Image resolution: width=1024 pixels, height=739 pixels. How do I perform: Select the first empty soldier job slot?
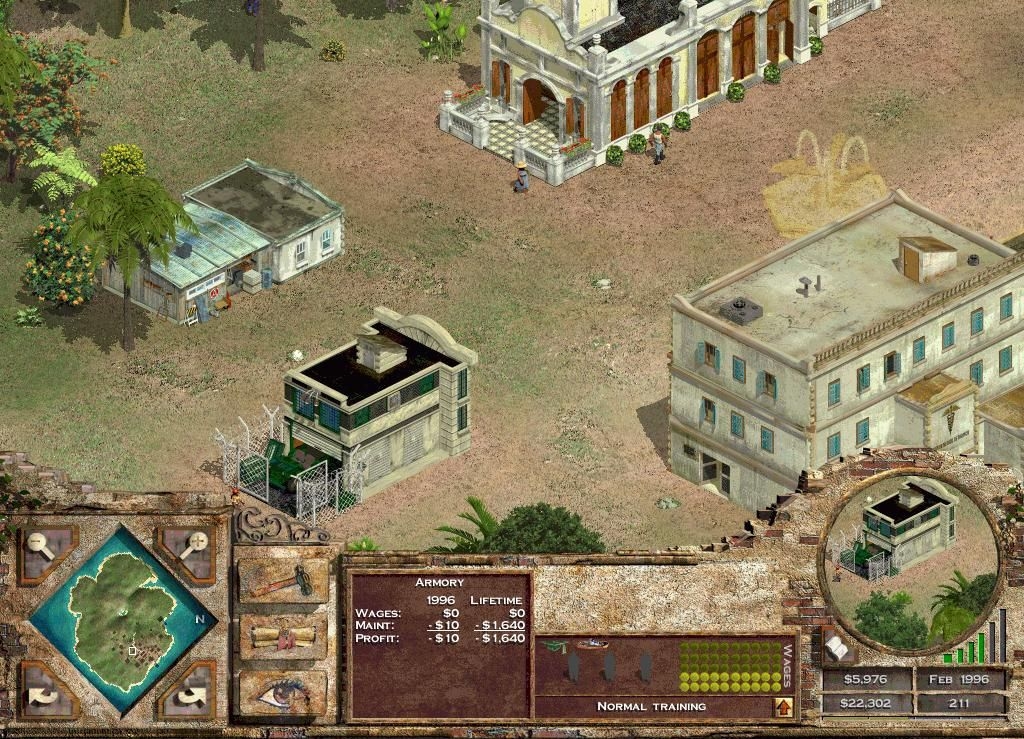tap(573, 666)
